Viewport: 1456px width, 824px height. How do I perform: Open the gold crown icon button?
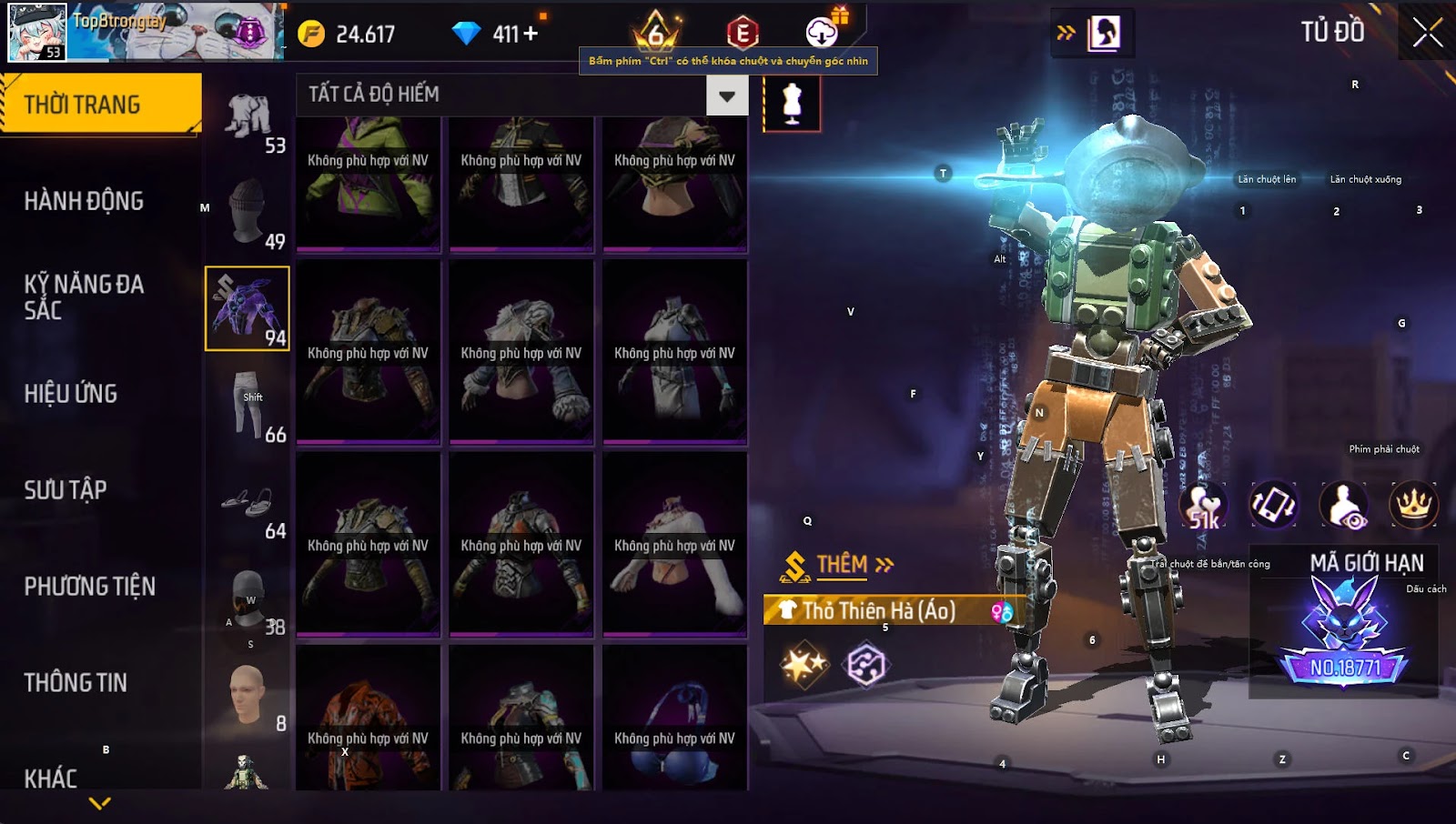[1413, 505]
